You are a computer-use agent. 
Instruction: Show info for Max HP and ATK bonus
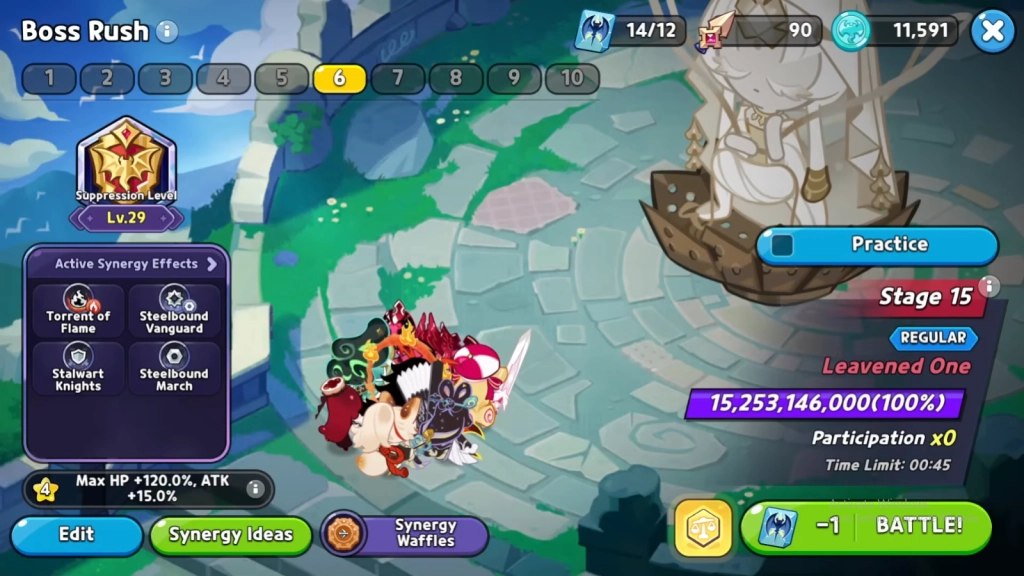pos(255,488)
